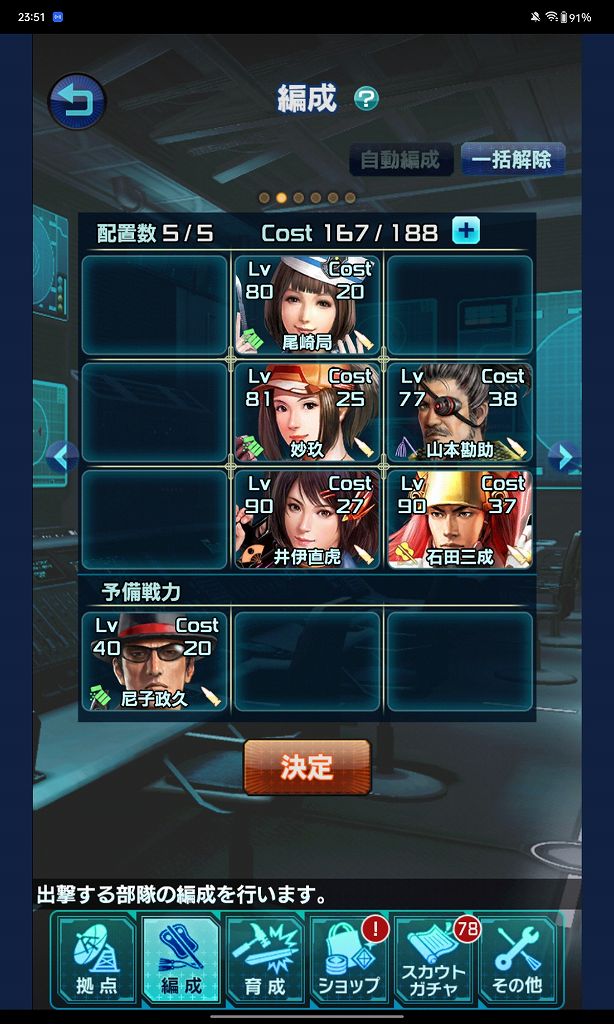Show the next formation with right arrow
Screen dimensions: 614x1024
[565, 457]
